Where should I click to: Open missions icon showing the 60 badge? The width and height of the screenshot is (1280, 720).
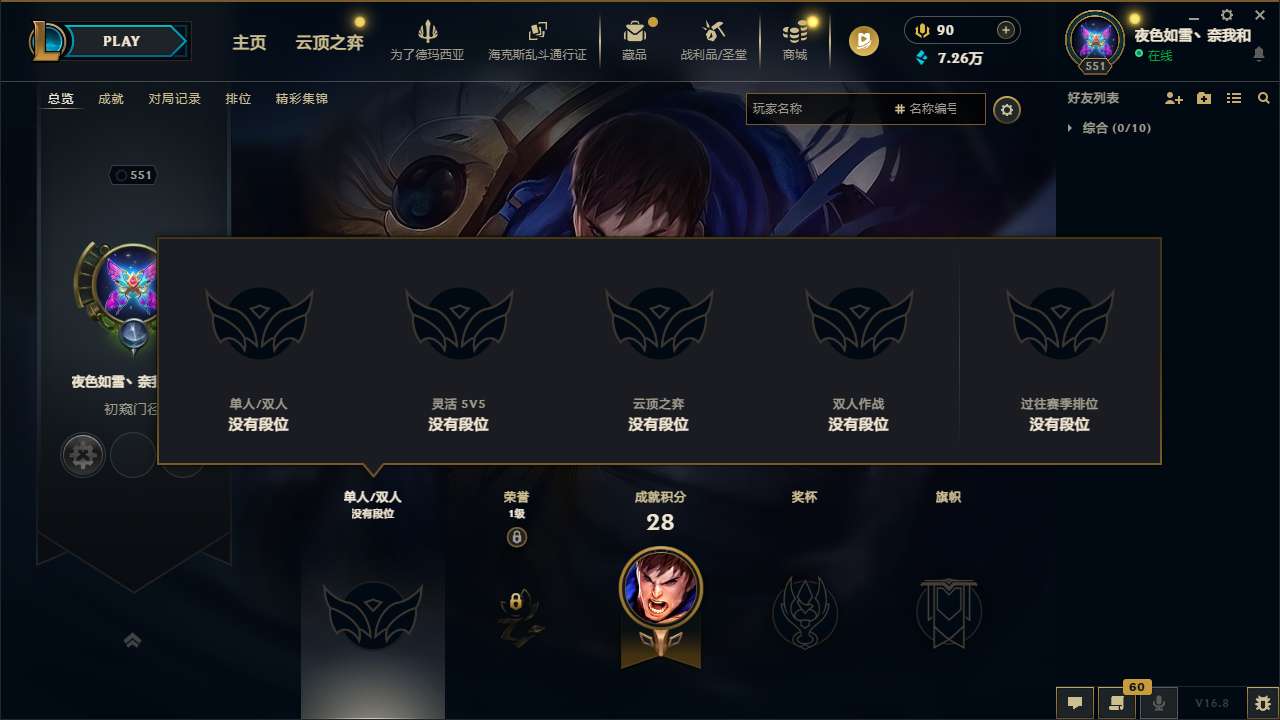pos(1117,704)
